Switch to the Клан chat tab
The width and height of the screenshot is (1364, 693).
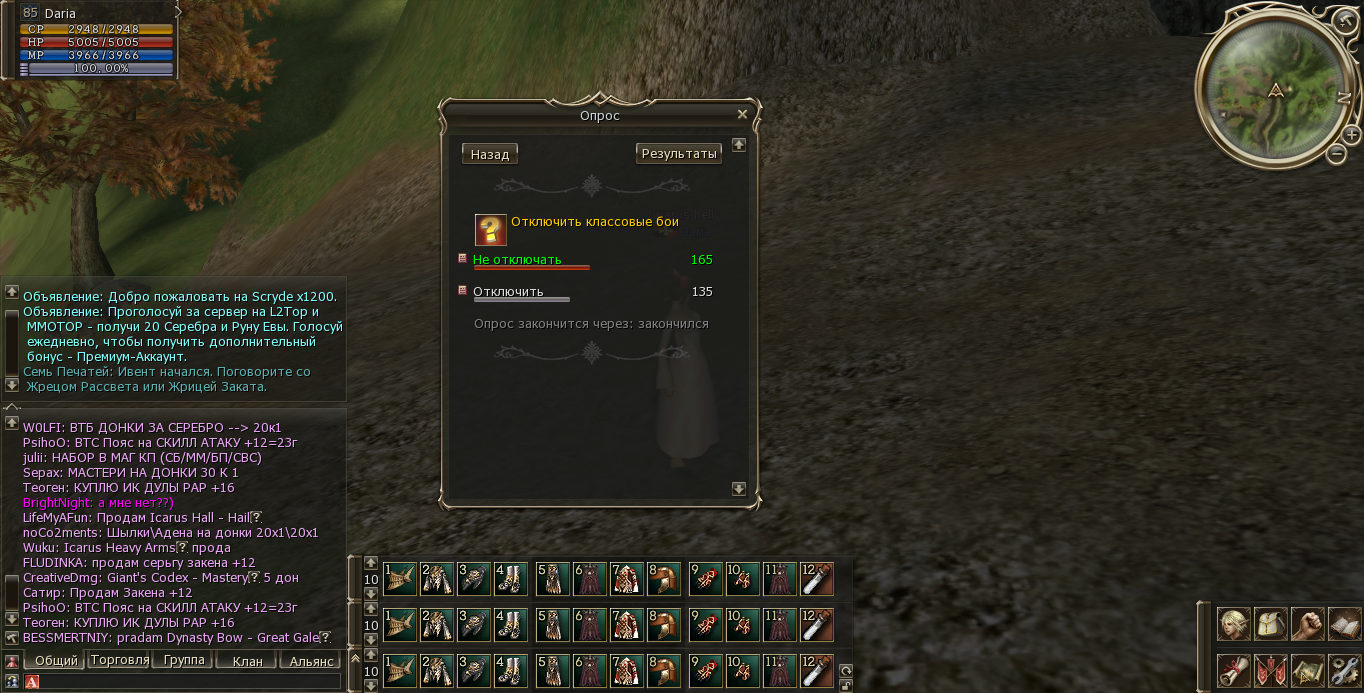[247, 661]
